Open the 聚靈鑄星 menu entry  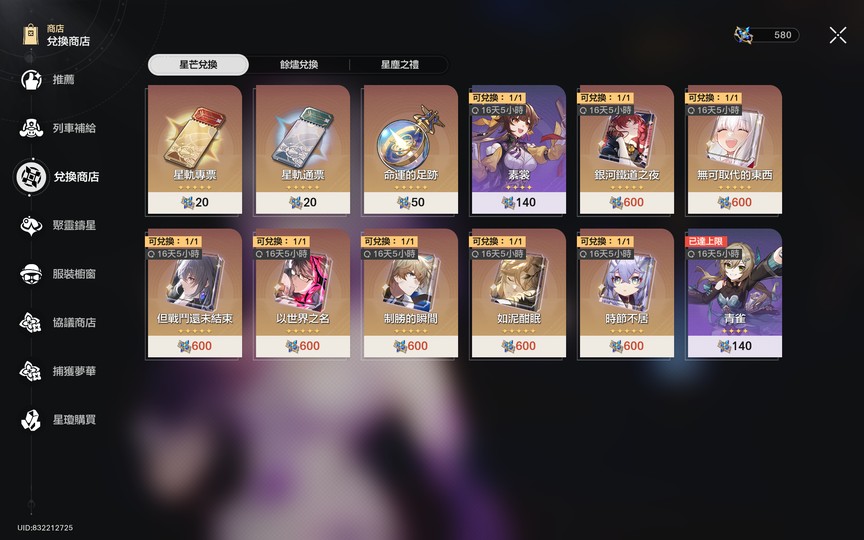pos(73,226)
